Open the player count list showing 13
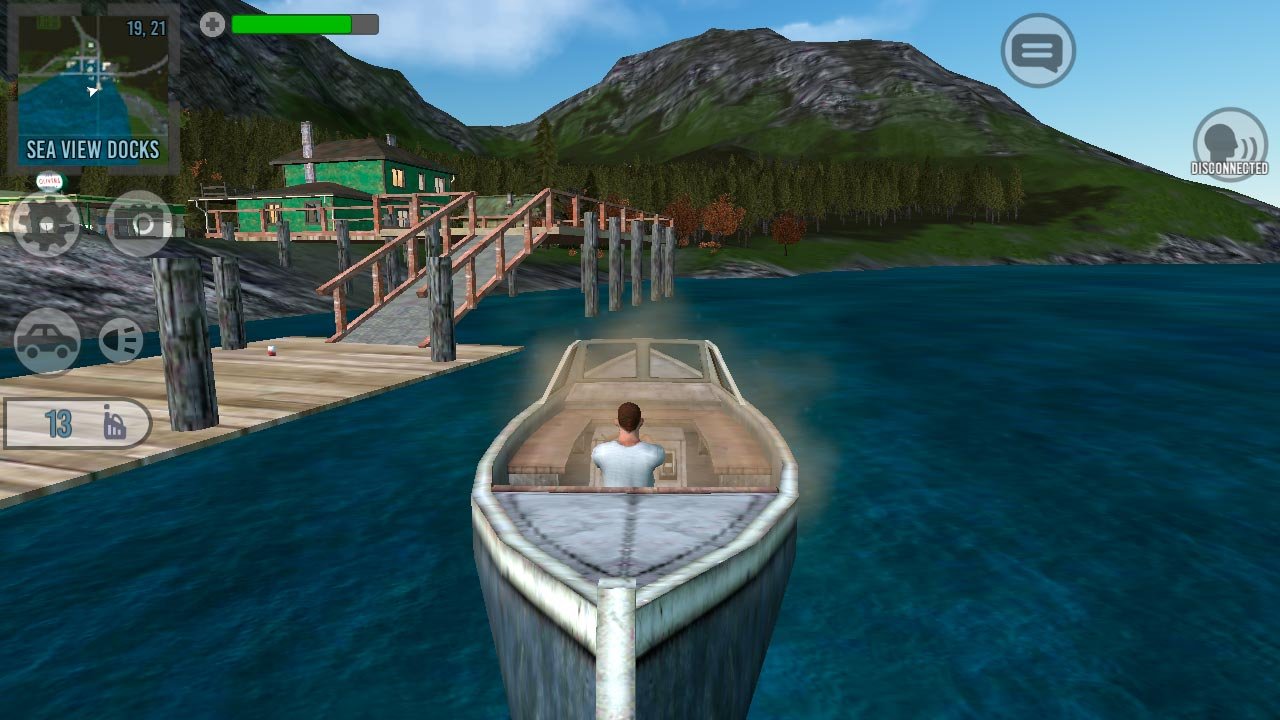The height and width of the screenshot is (720, 1280). [78, 424]
